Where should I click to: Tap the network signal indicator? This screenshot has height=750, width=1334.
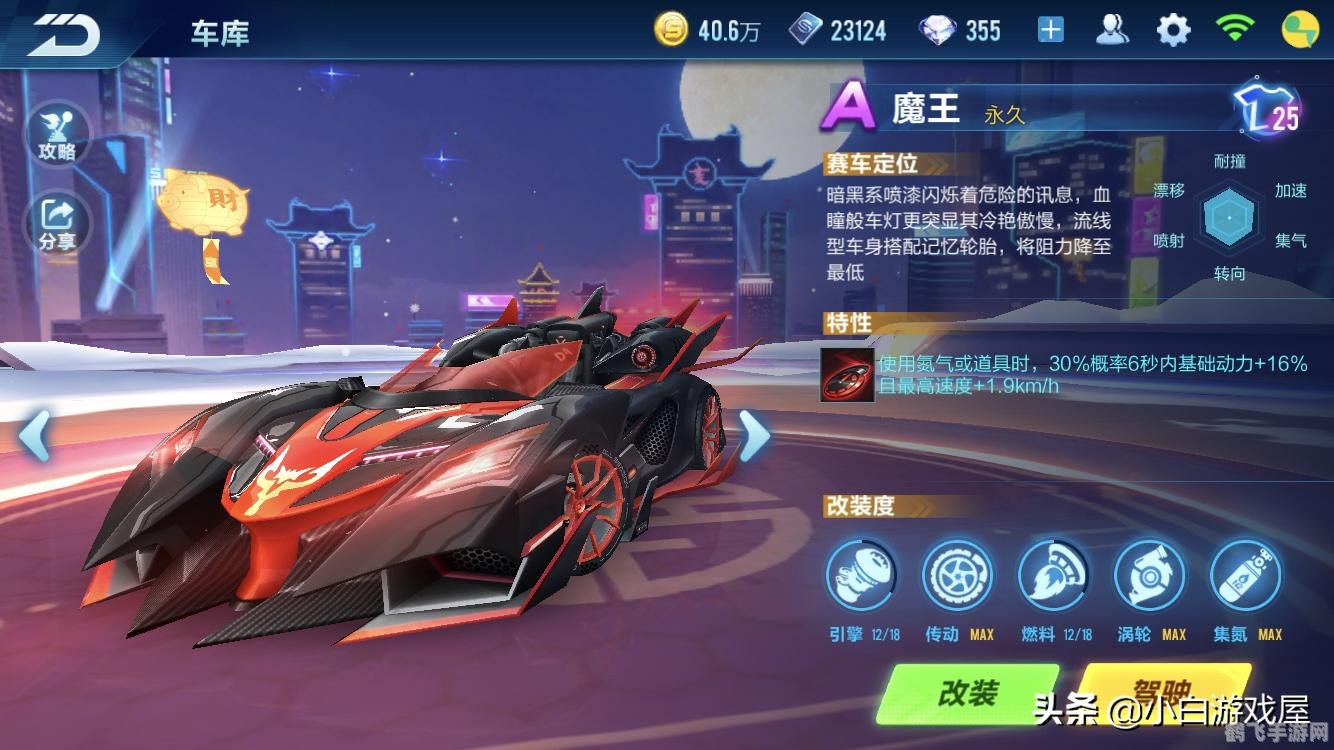(x=1234, y=29)
